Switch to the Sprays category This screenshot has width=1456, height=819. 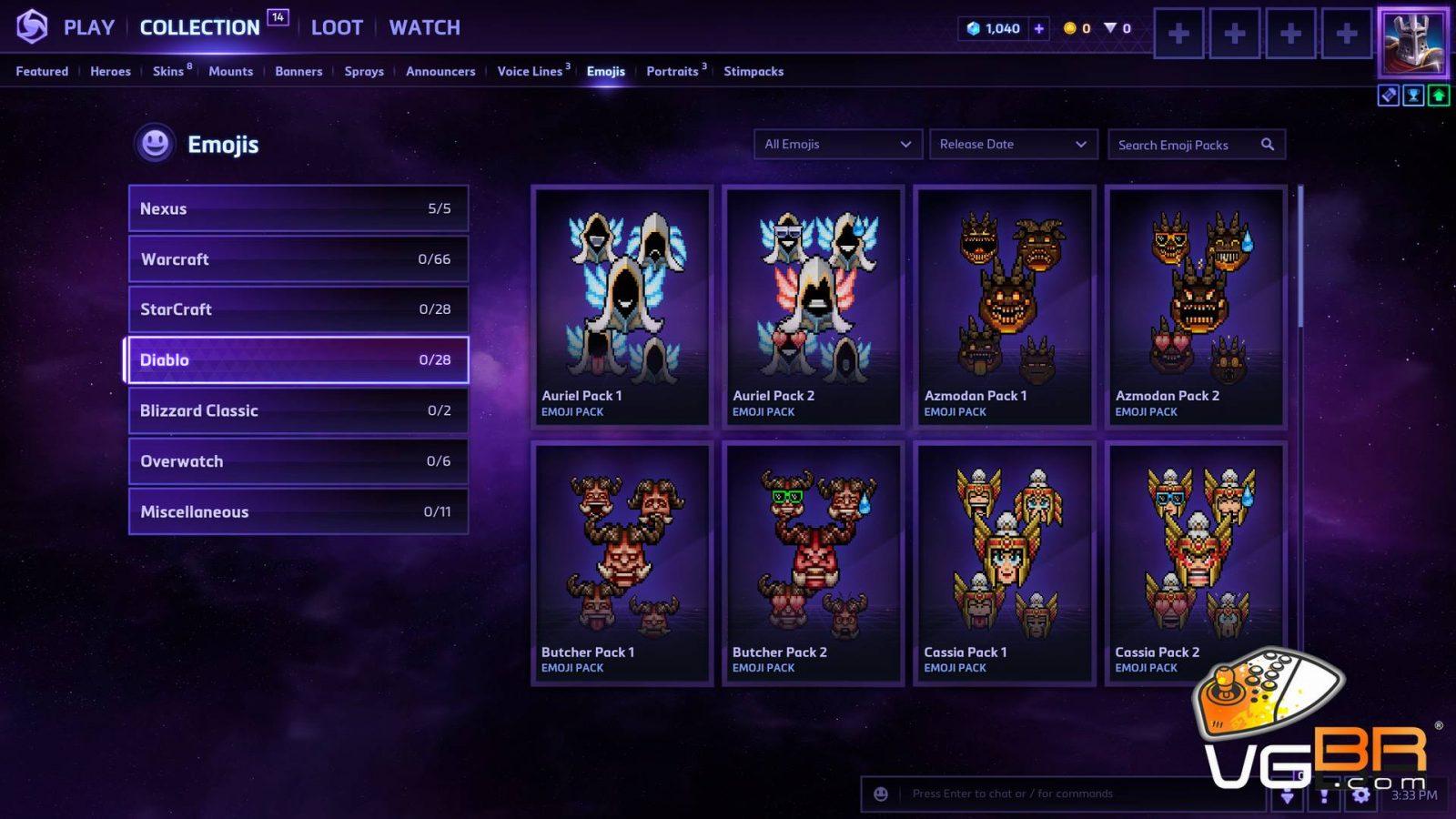pyautogui.click(x=364, y=71)
